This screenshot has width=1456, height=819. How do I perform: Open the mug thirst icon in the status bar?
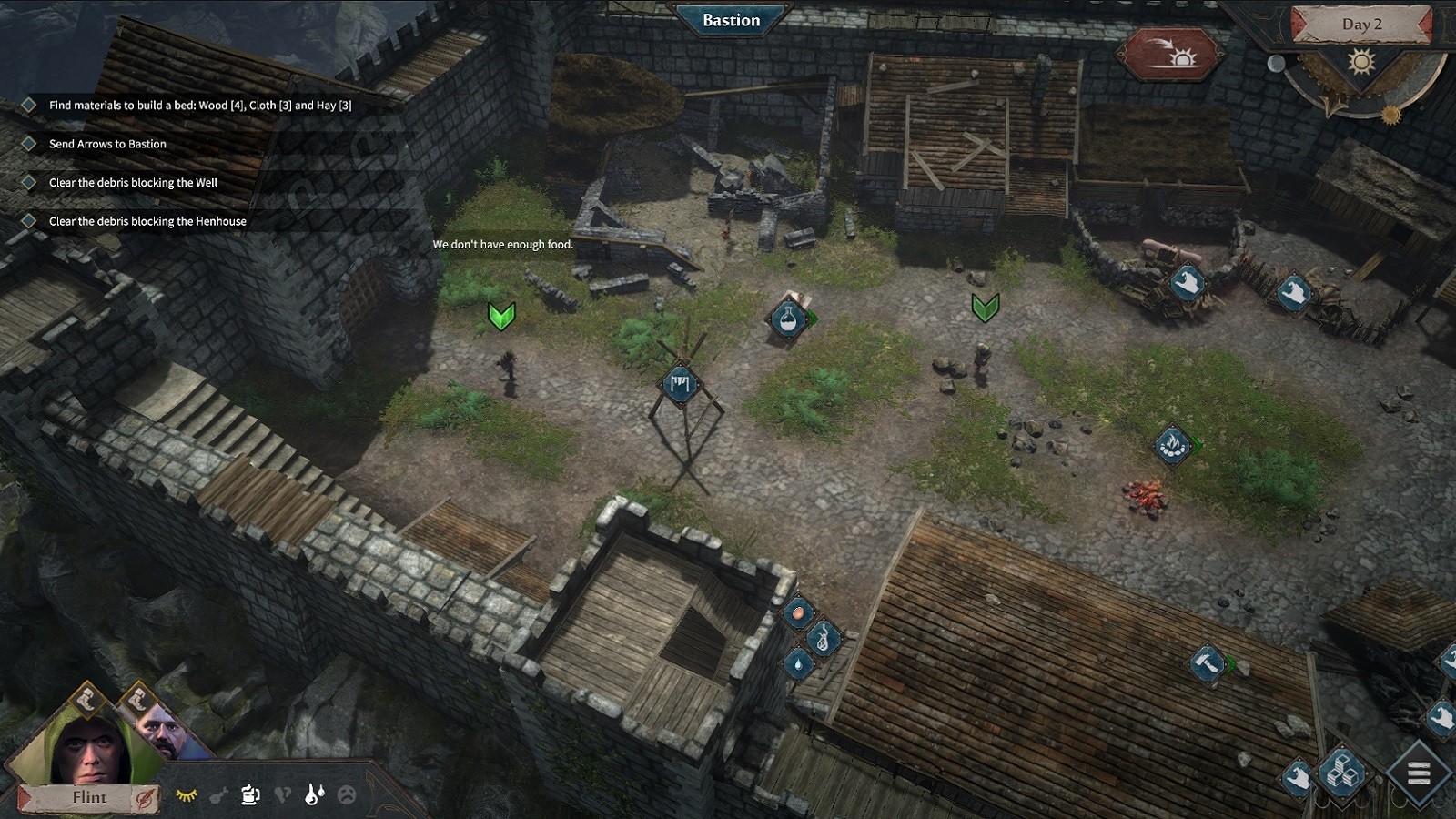click(250, 795)
